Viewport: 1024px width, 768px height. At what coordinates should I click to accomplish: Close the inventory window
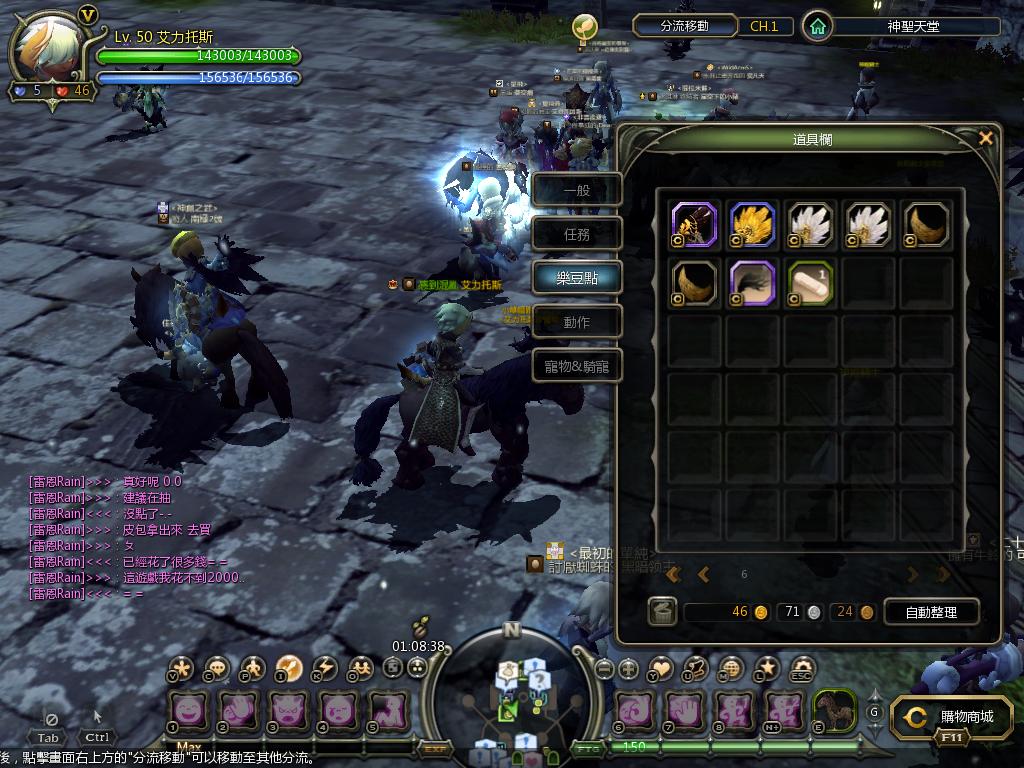985,139
